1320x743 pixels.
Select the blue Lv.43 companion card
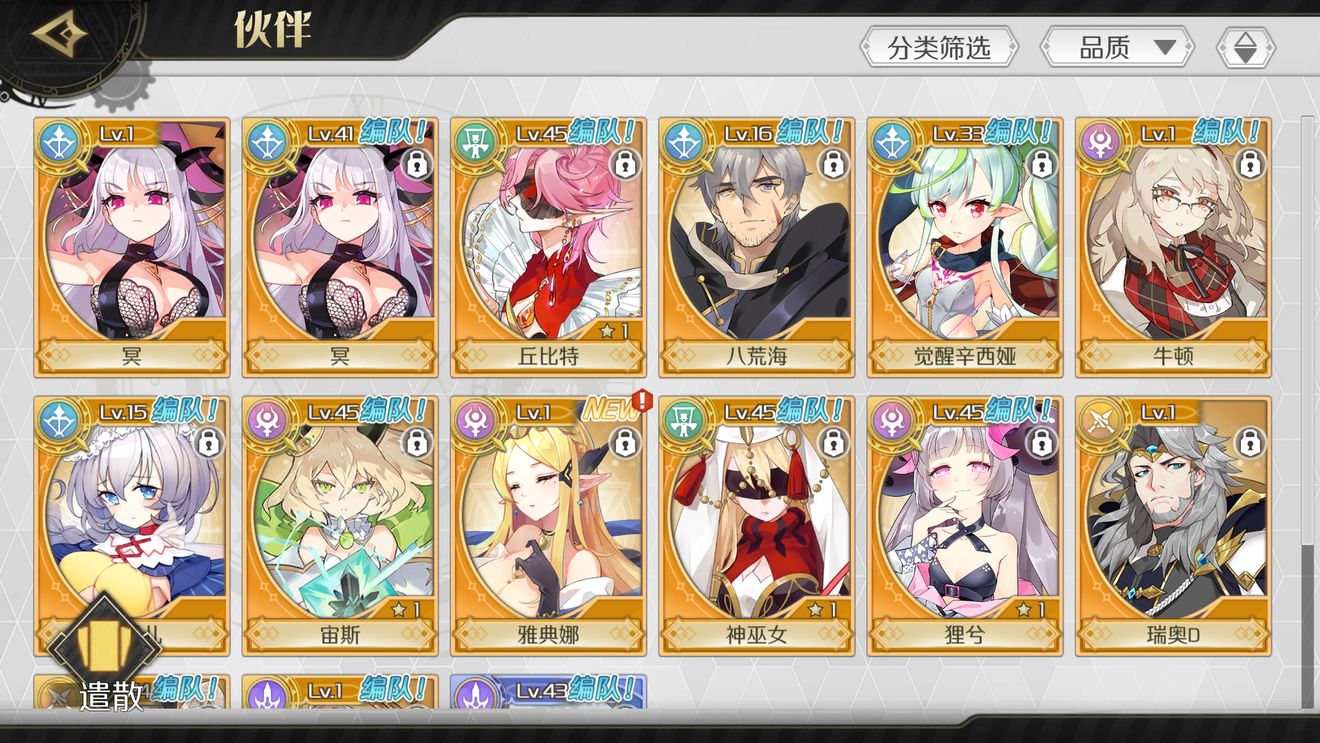548,692
